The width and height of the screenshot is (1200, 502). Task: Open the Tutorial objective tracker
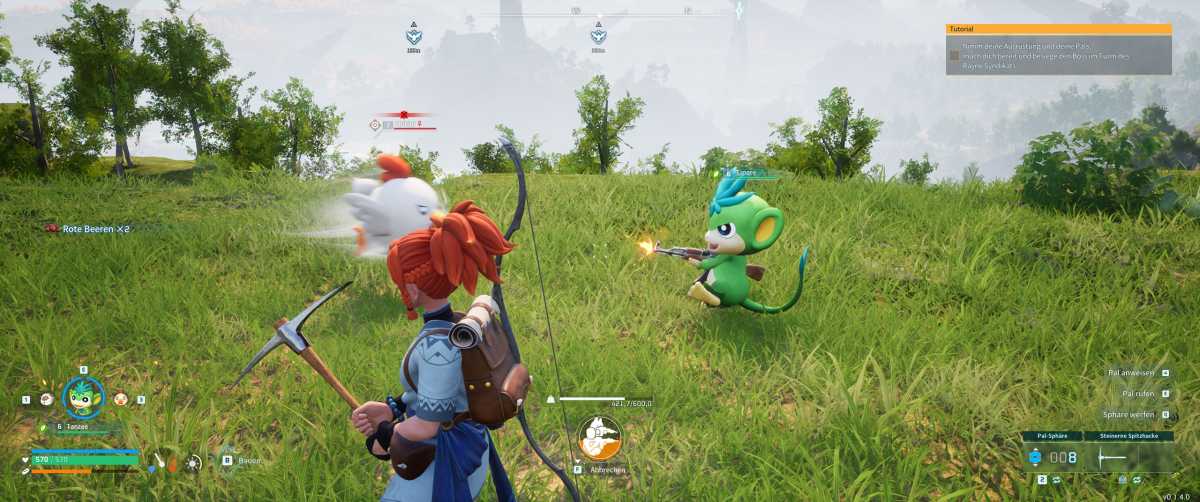tap(1059, 30)
